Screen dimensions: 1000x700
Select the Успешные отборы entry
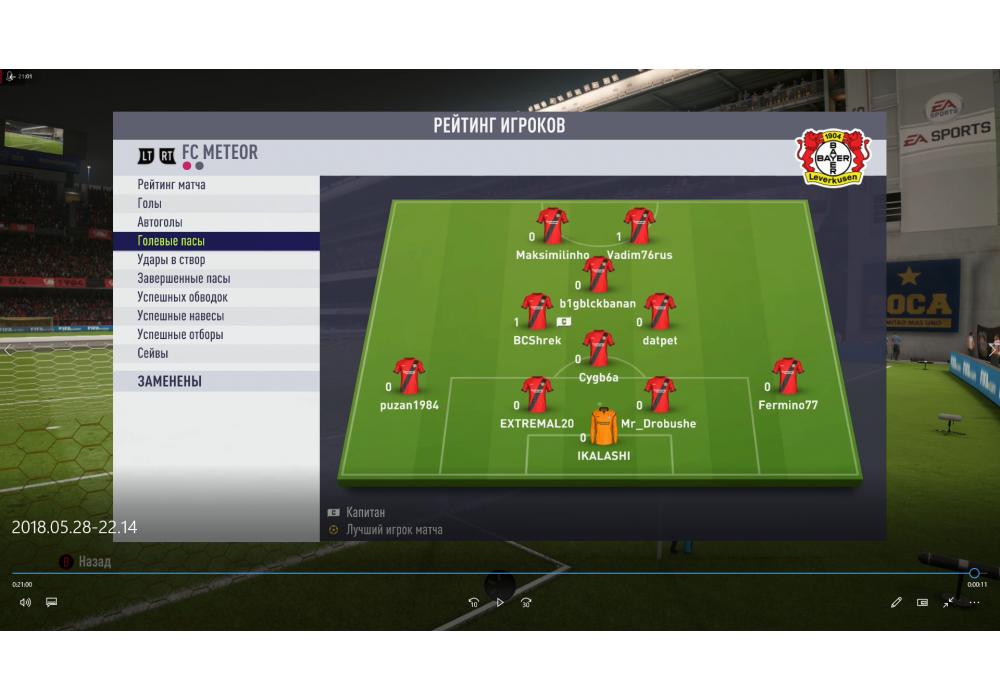click(180, 335)
